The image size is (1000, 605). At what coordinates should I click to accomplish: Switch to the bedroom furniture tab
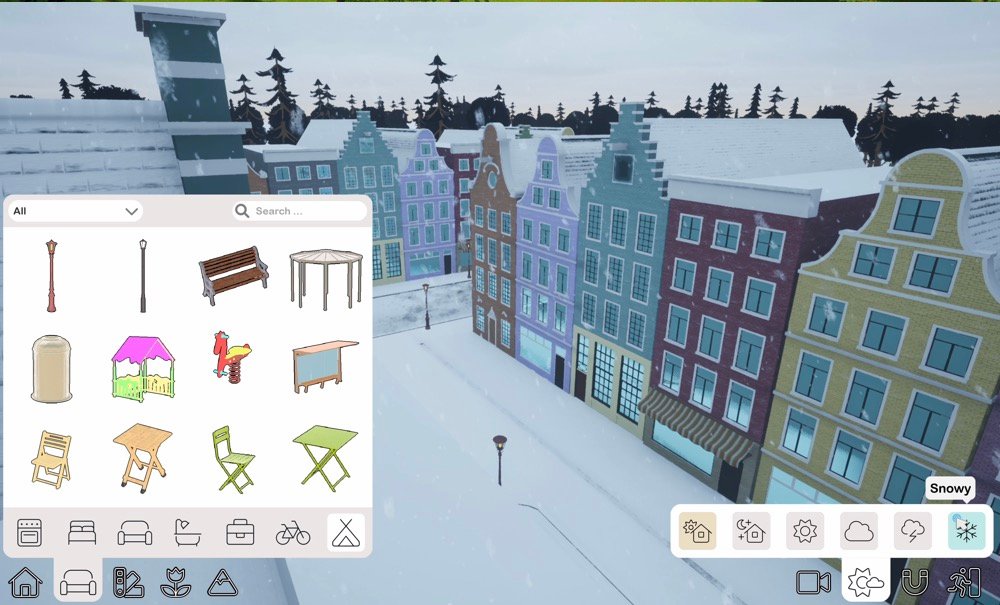83,532
